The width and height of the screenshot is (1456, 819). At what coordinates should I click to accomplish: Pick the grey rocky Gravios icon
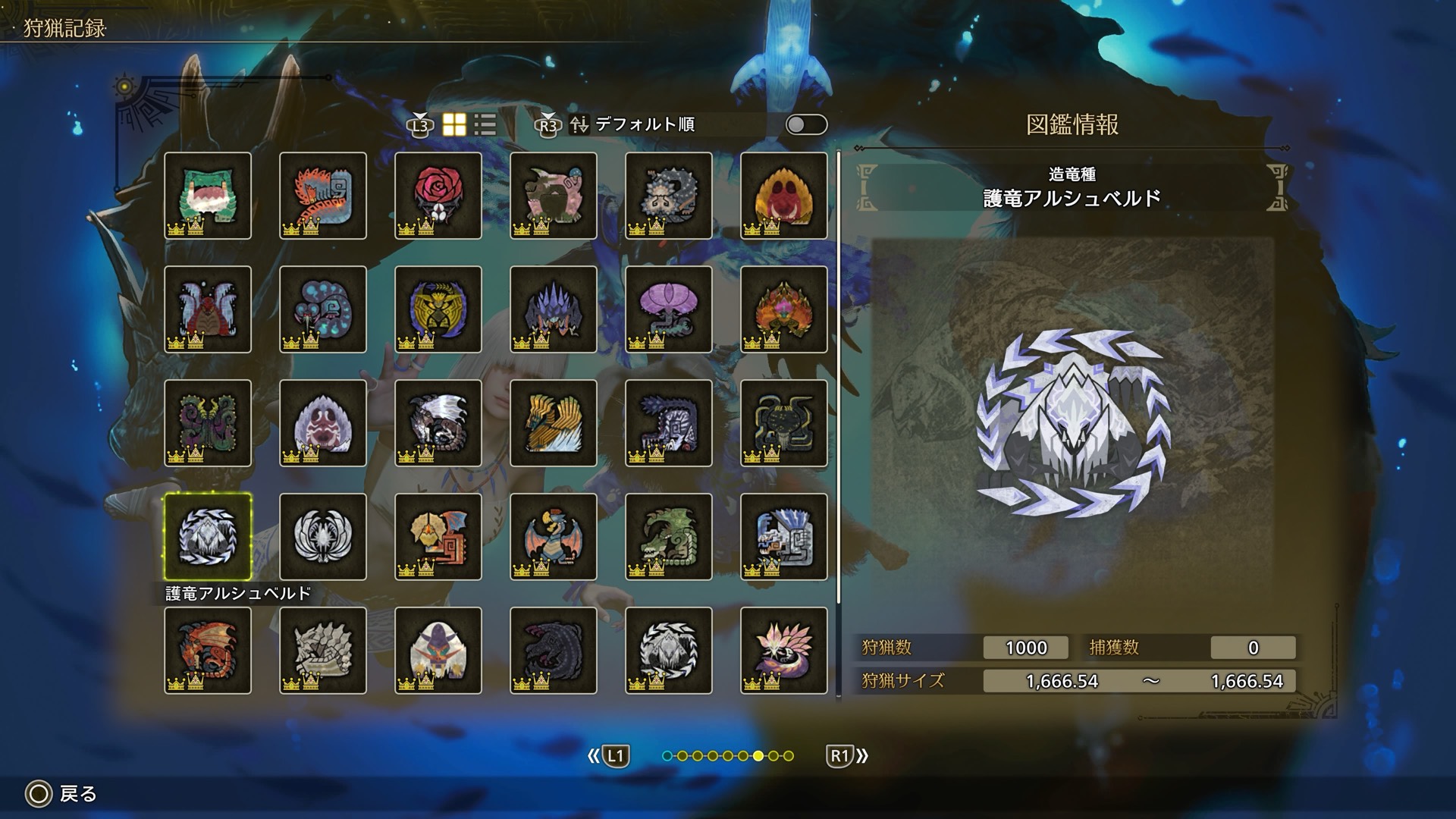click(323, 651)
